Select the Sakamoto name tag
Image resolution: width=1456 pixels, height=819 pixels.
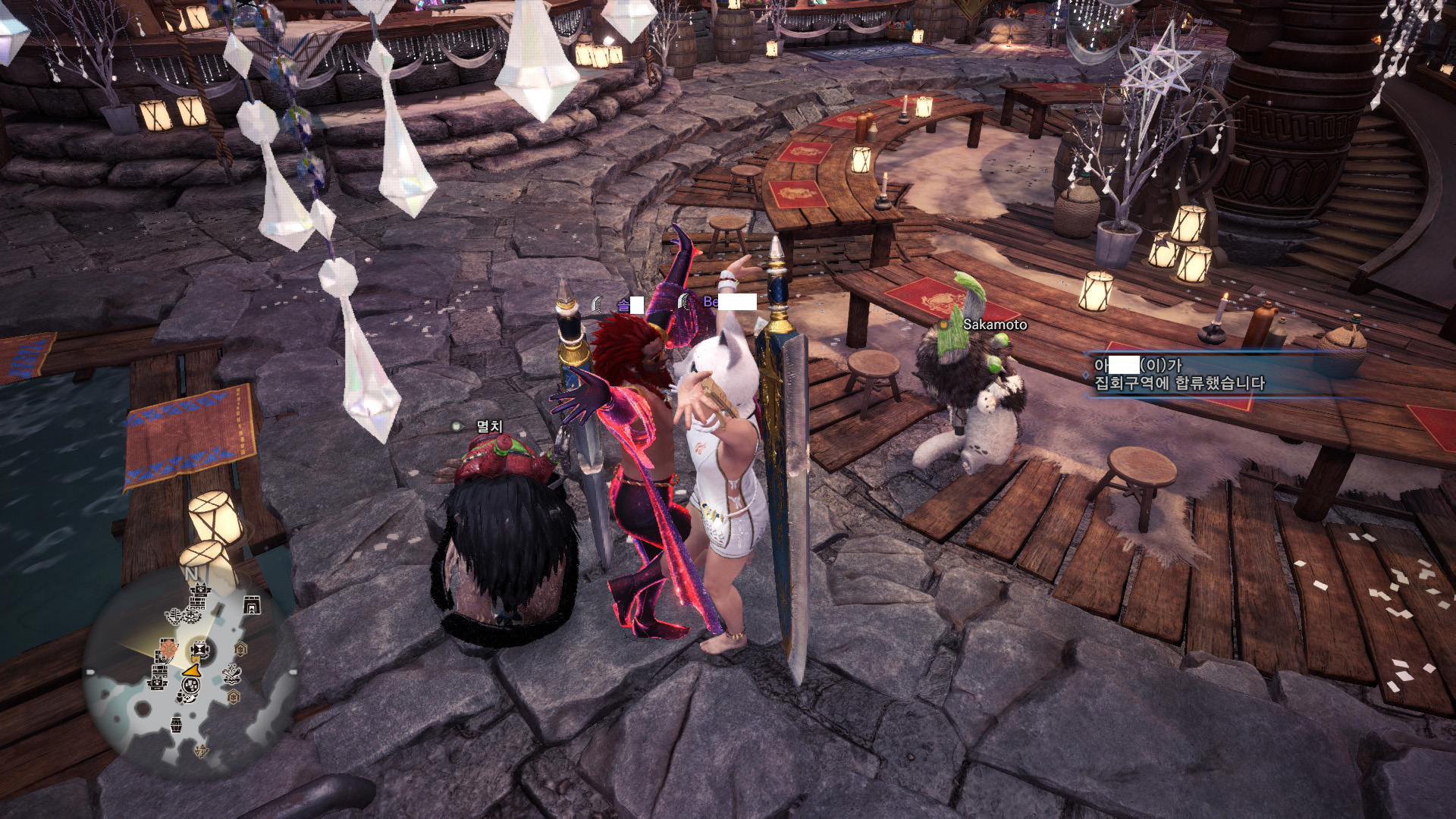(x=994, y=325)
